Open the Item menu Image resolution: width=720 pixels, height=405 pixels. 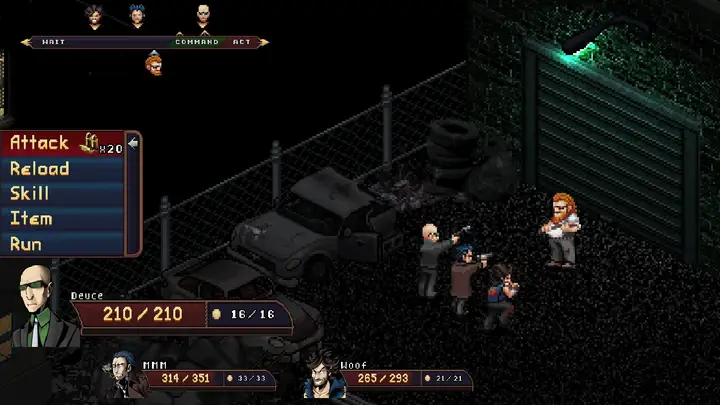pos(31,218)
